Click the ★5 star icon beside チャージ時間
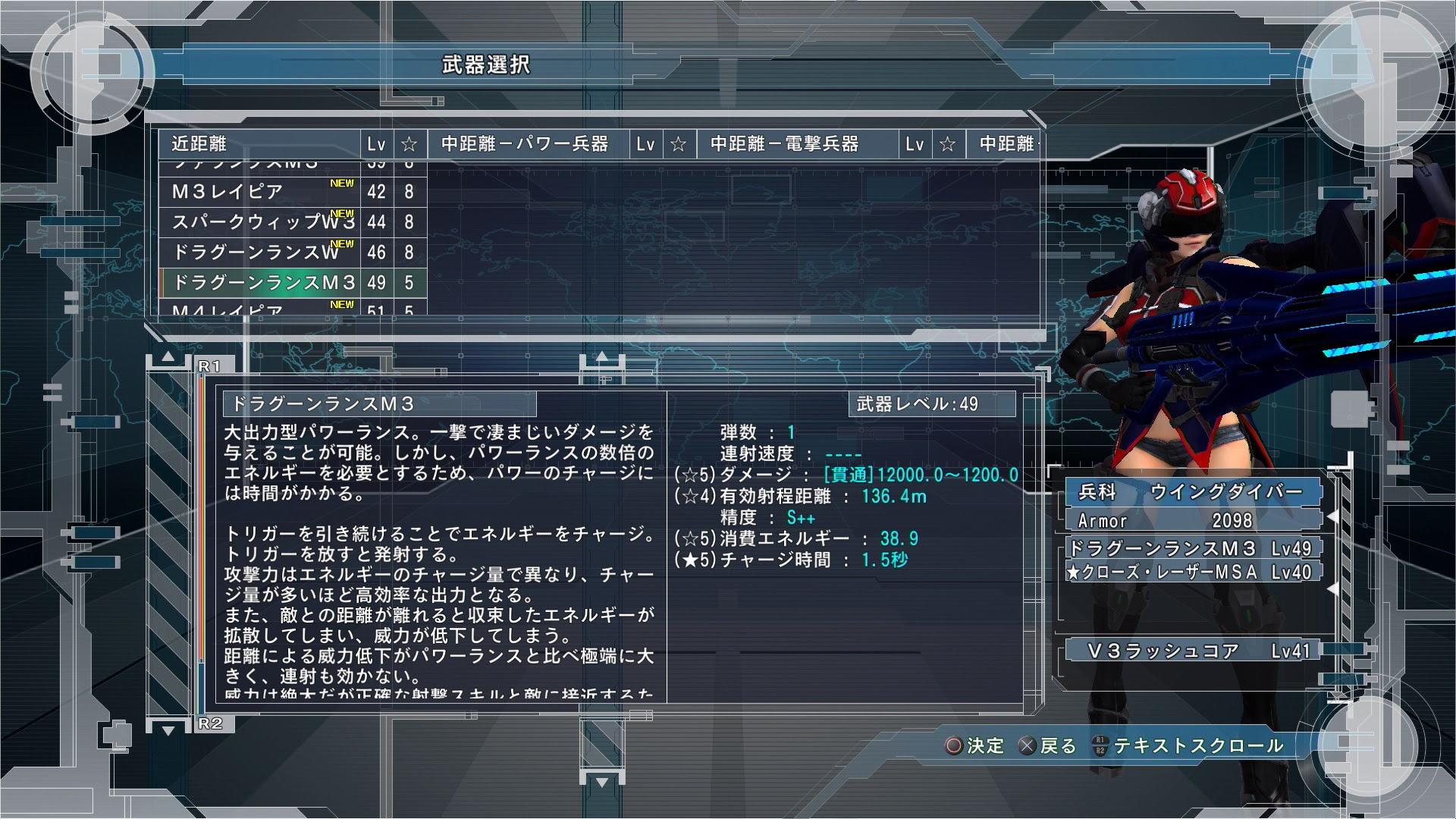Screen dimensions: 1456x819 (689, 561)
